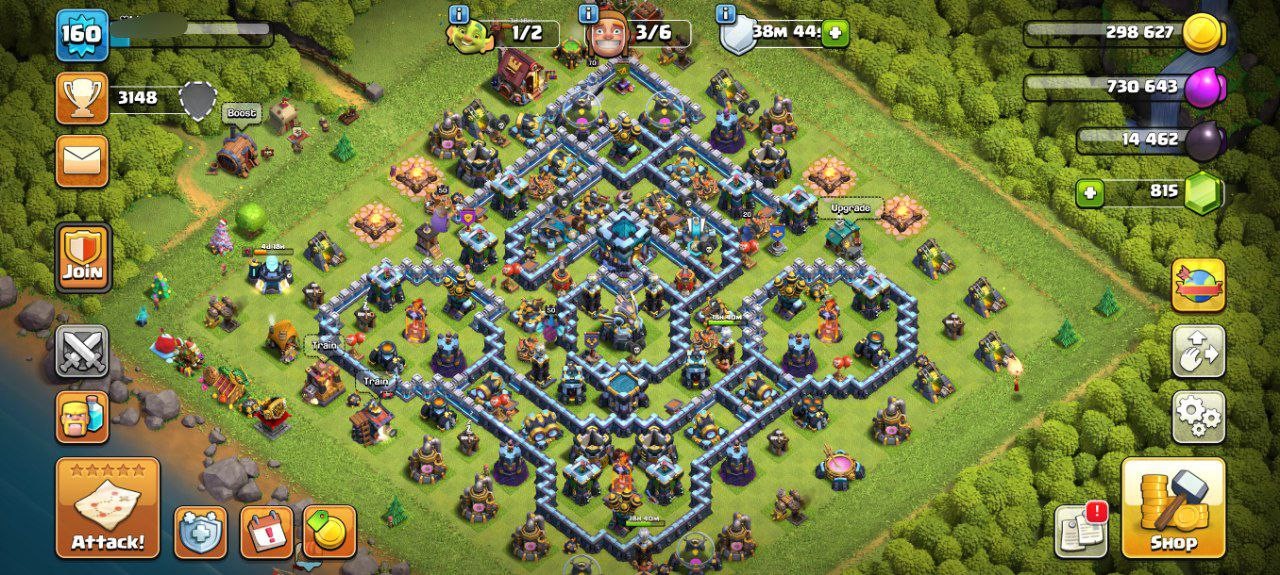
Task: Open the news notes with red alert
Action: (1082, 531)
